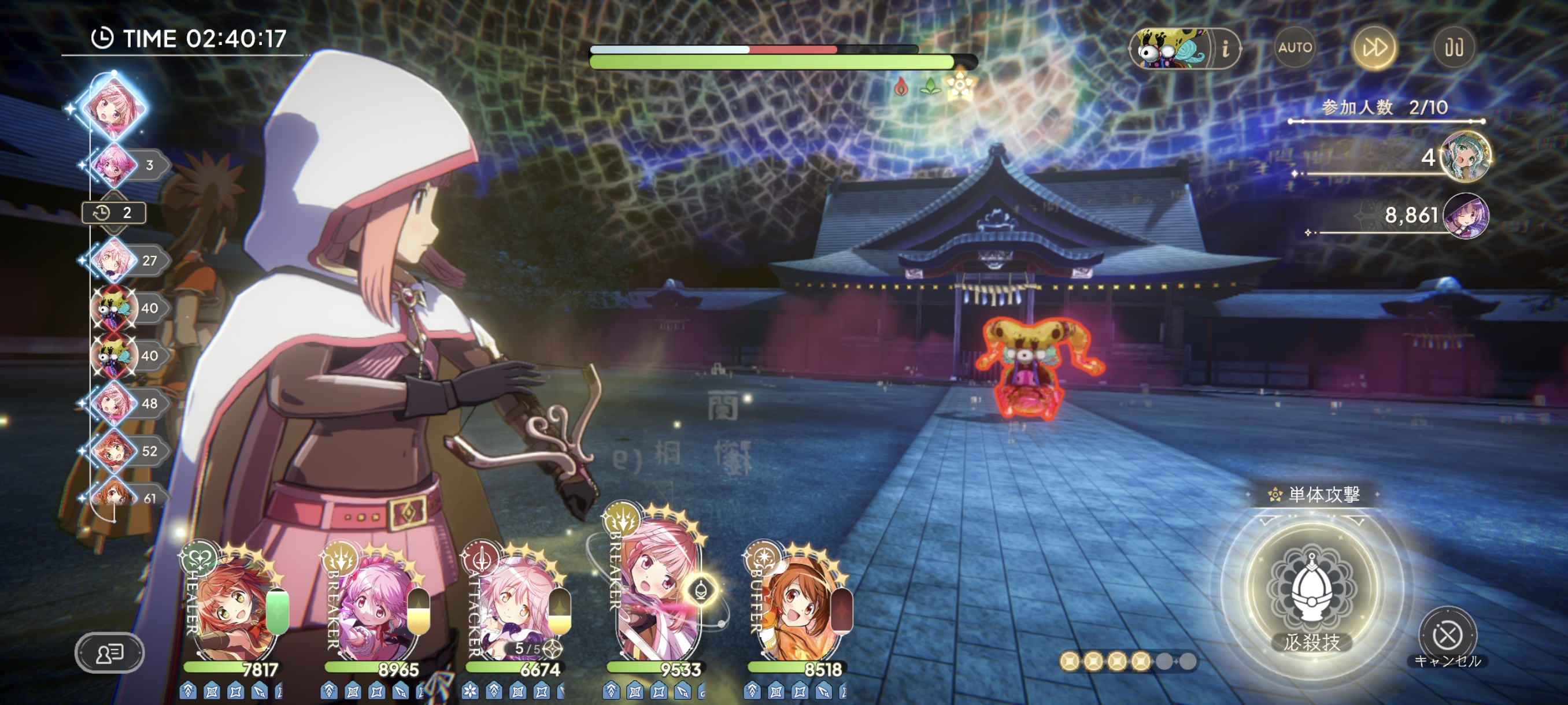Viewport: 1568px width, 705px height.
Task: Pause the battle
Action: (1454, 47)
